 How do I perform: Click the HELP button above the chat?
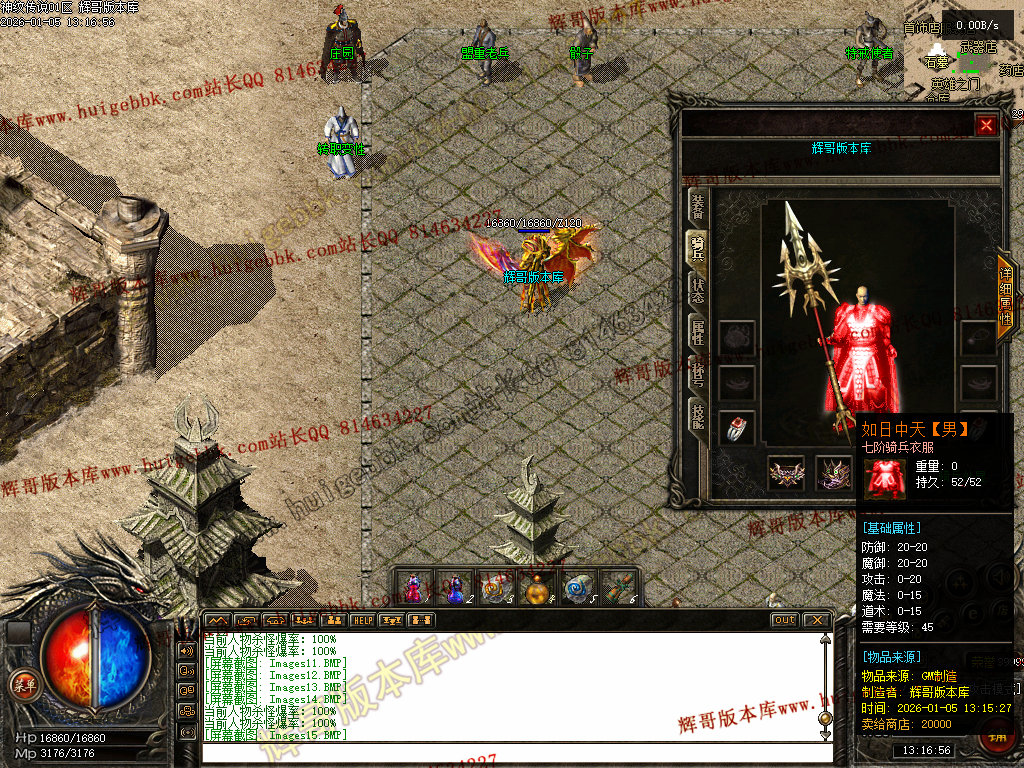tap(362, 620)
